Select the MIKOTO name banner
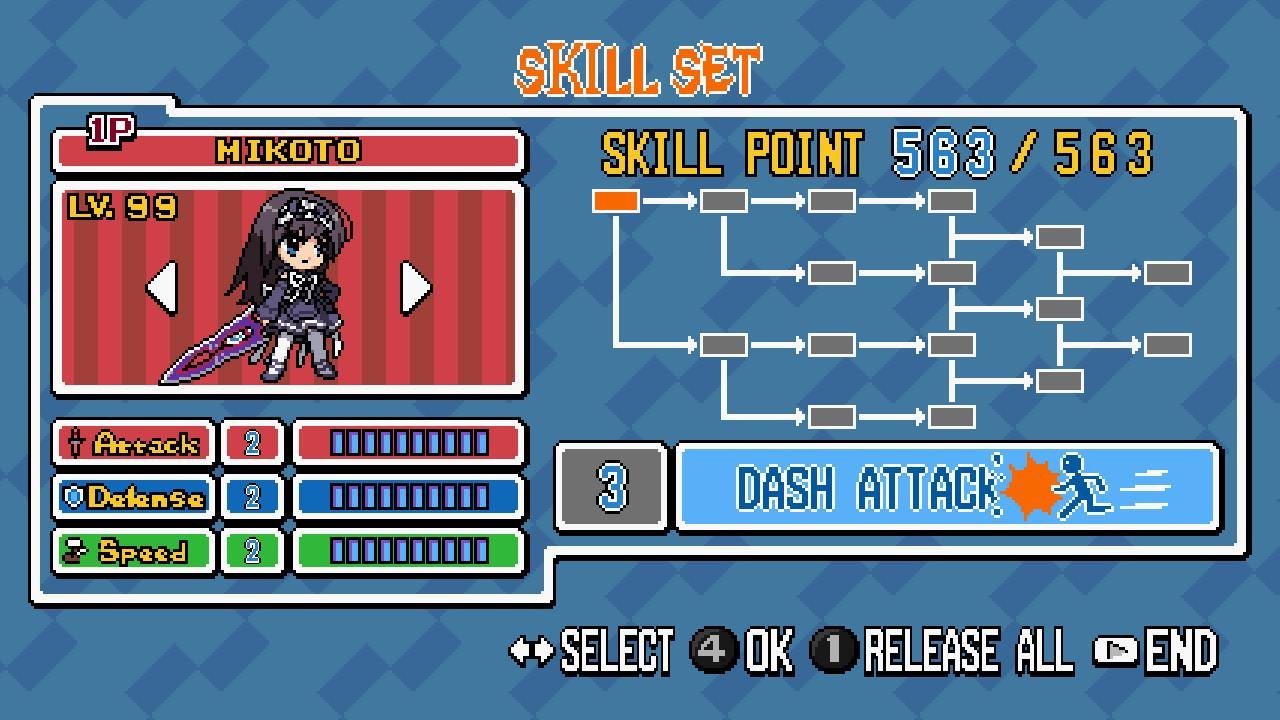Viewport: 1280px width, 720px height. coord(287,150)
